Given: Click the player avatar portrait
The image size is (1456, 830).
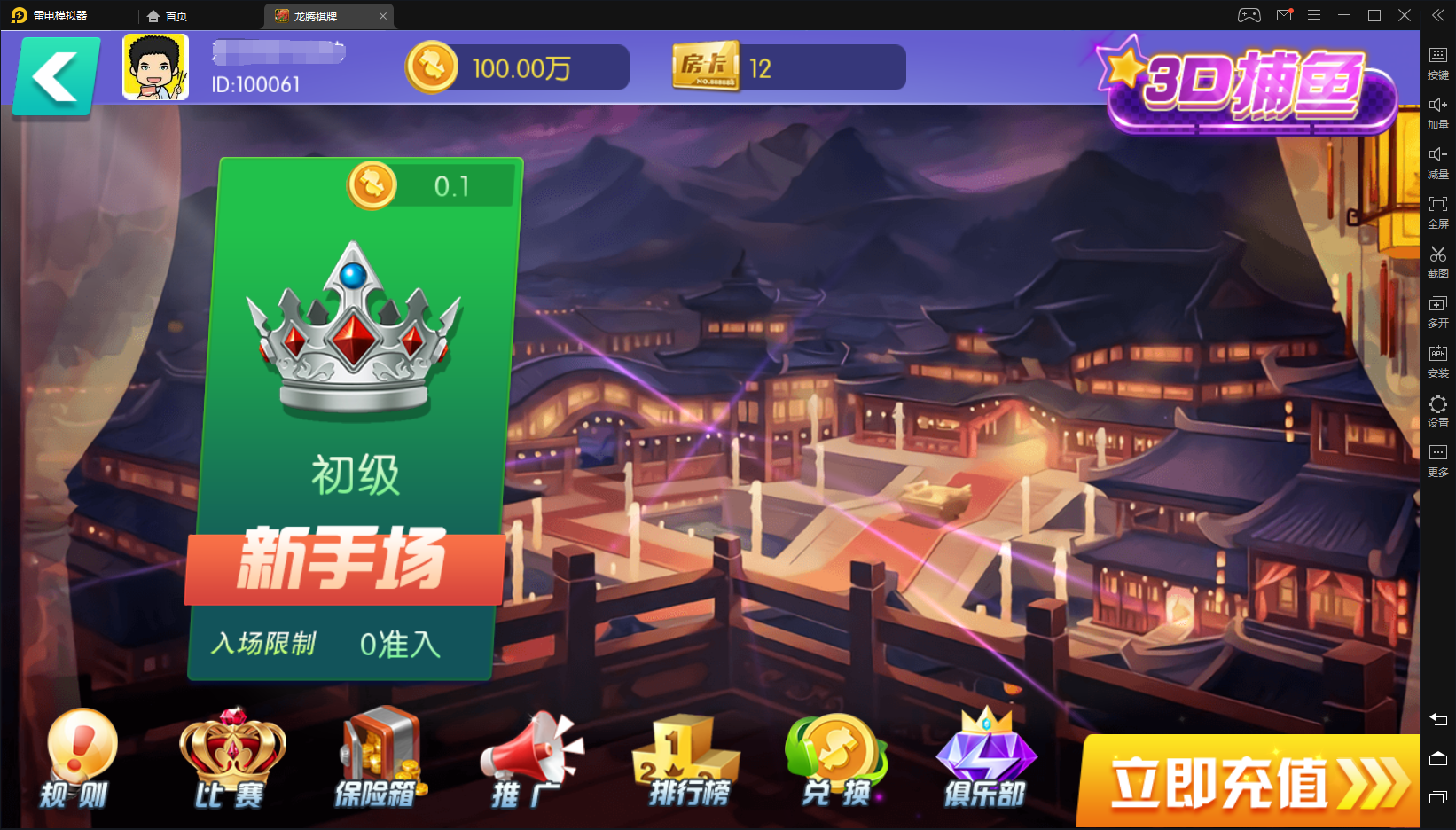Looking at the screenshot, I should click(155, 65).
